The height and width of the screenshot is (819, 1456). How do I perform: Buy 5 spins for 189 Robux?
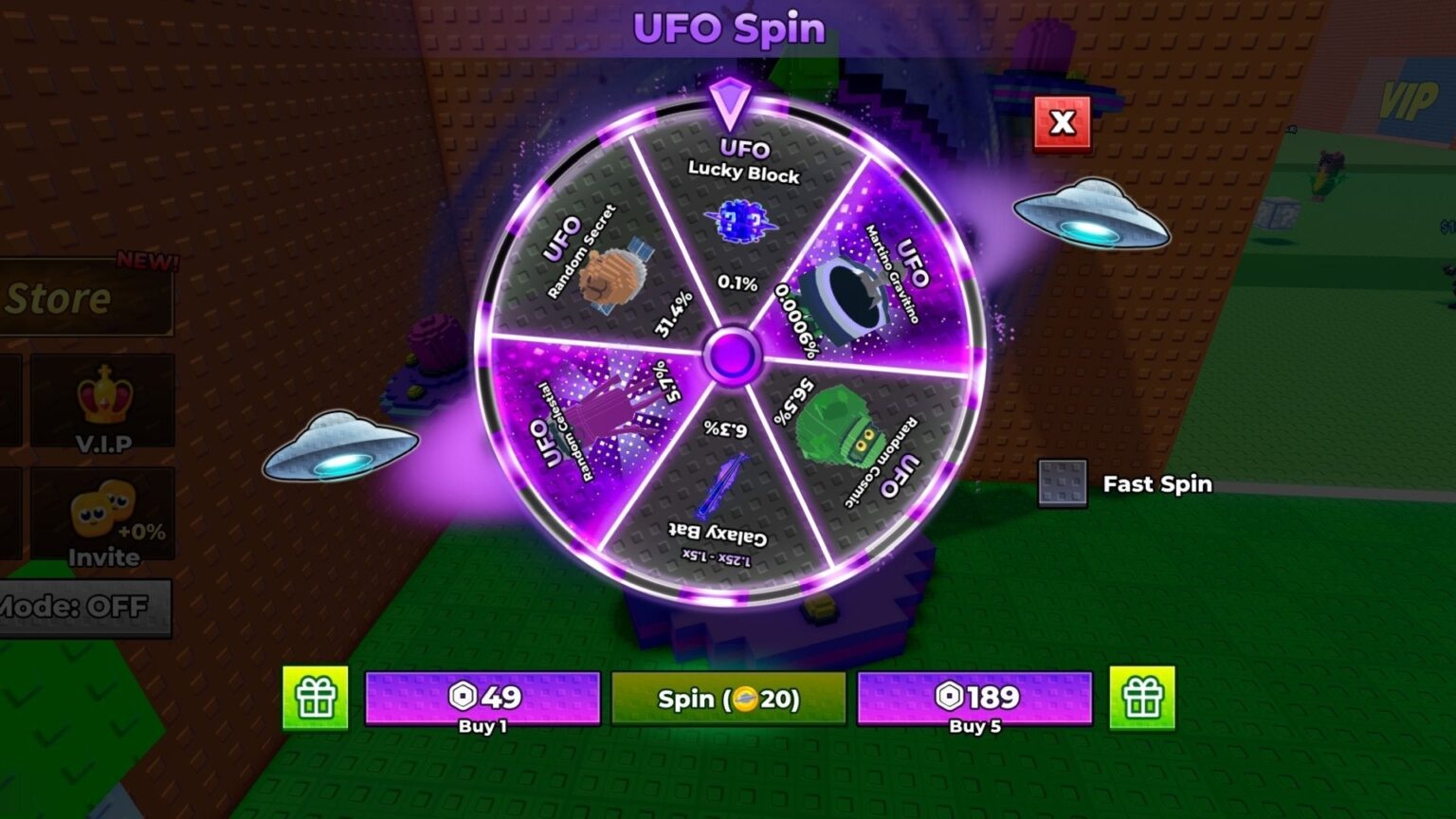point(974,699)
